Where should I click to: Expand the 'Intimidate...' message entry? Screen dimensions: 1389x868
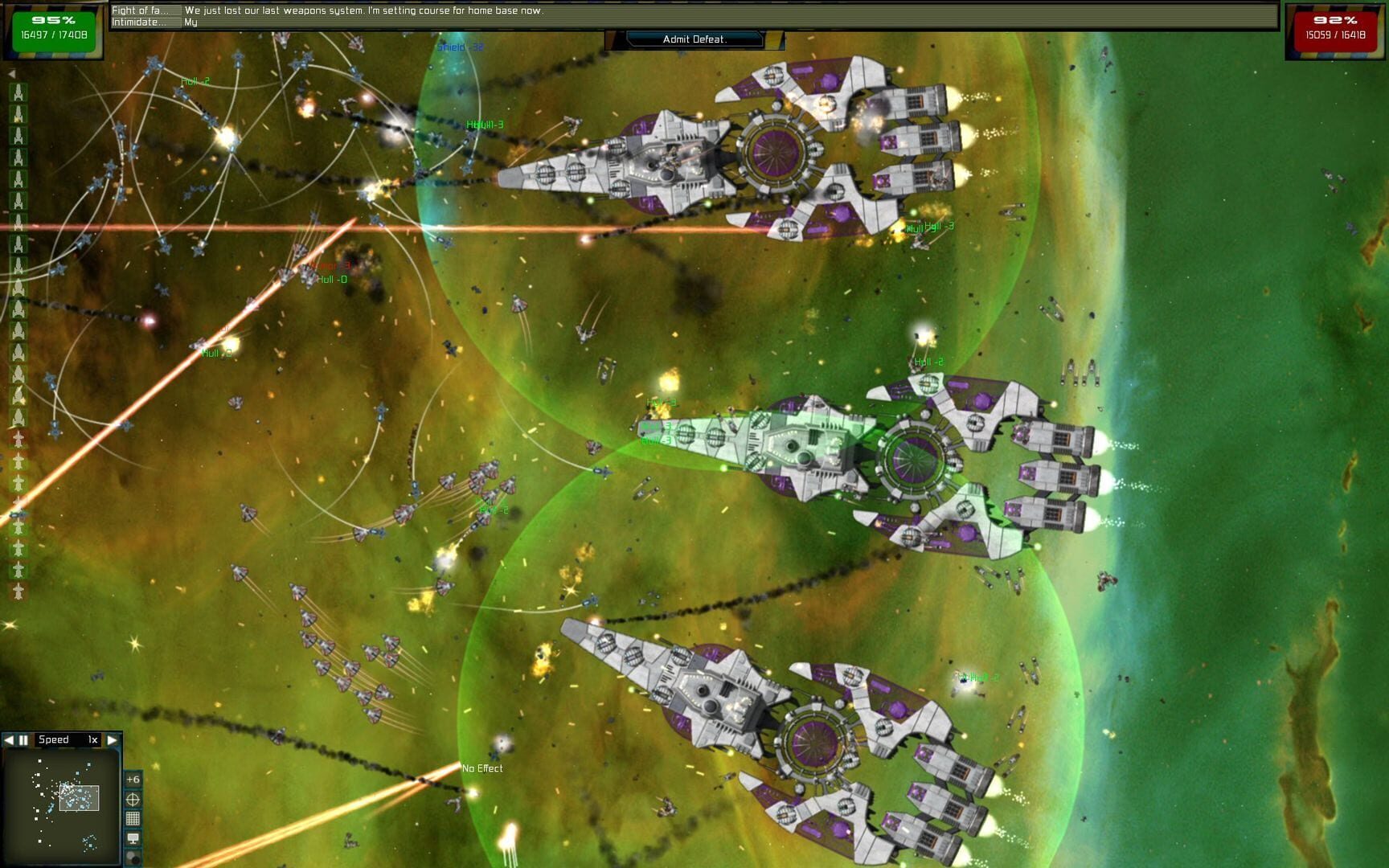141,22
